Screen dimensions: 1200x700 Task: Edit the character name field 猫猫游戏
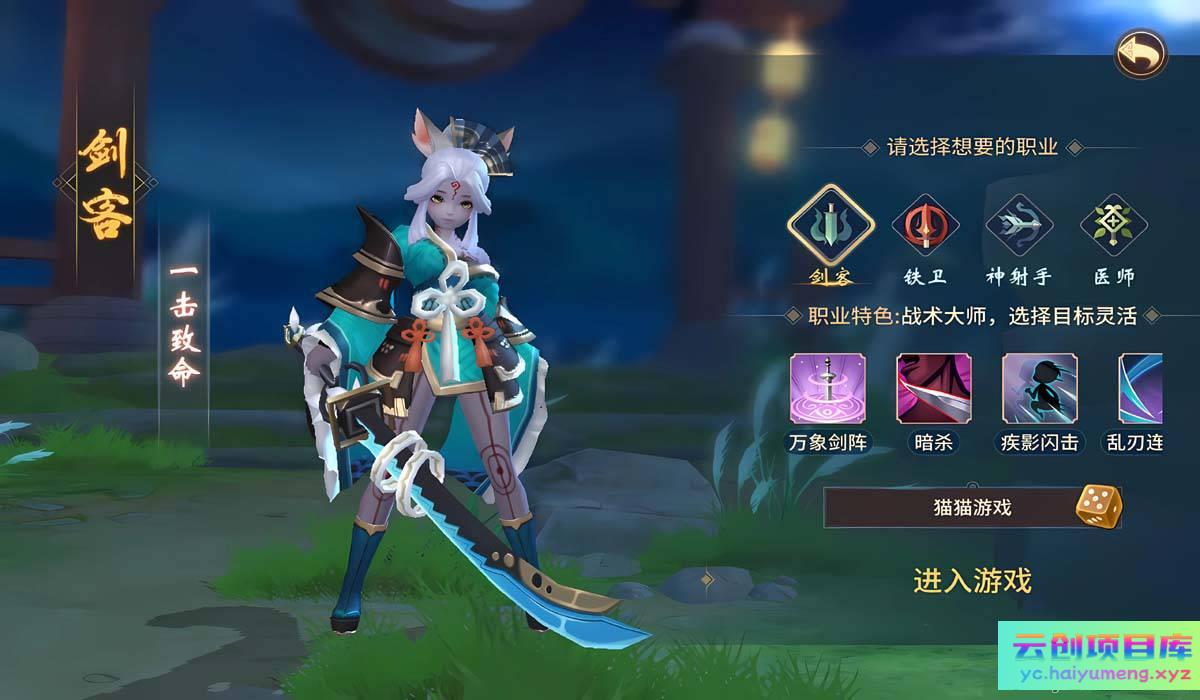[x=945, y=508]
